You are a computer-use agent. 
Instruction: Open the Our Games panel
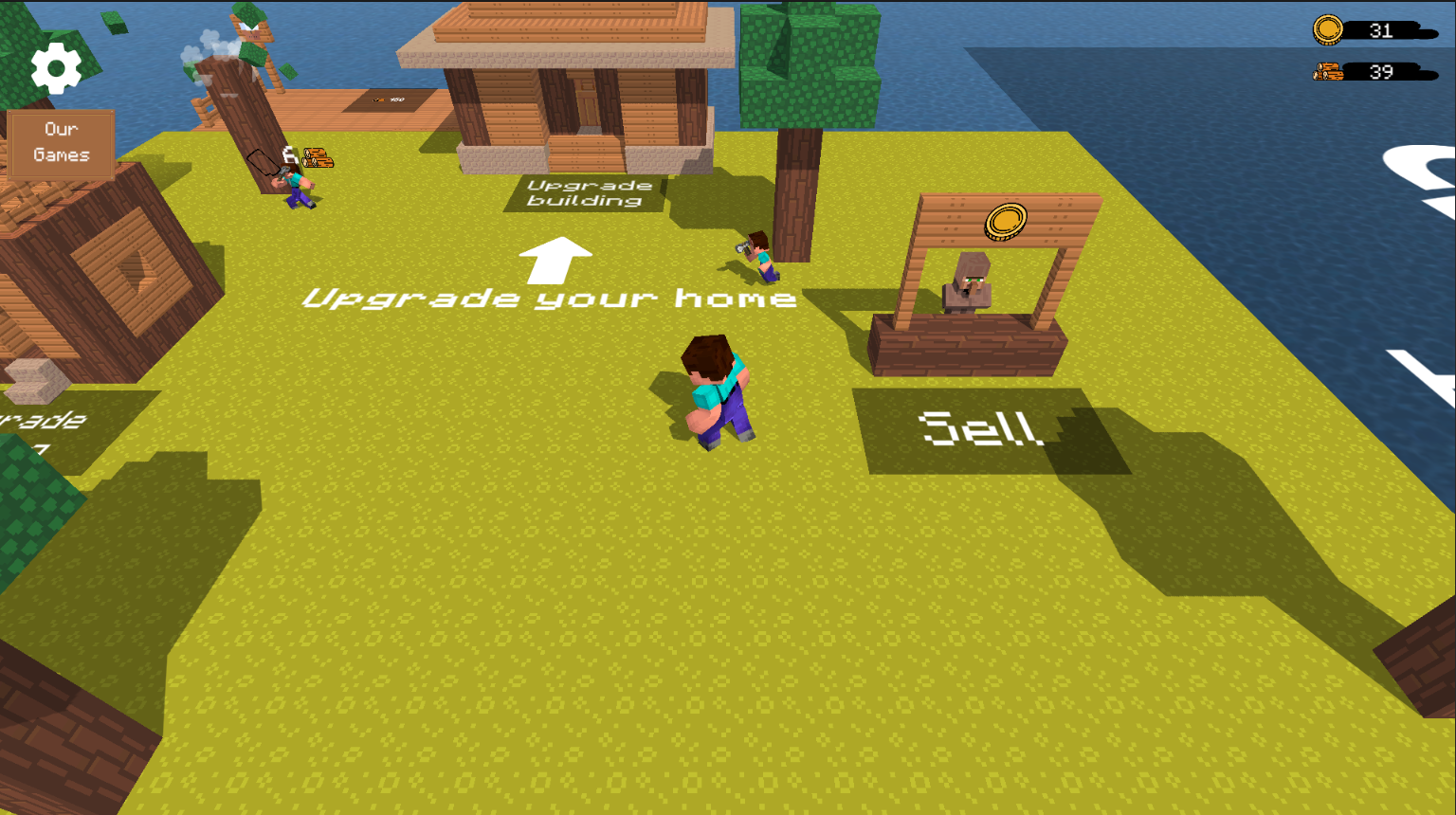[62, 143]
